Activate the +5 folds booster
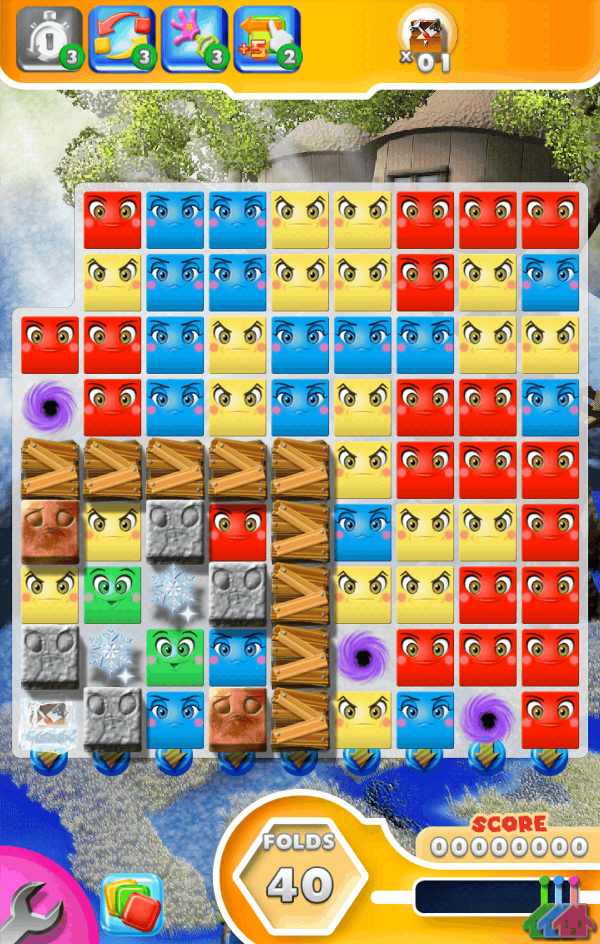Viewport: 600px width, 944px height. (x=266, y=40)
